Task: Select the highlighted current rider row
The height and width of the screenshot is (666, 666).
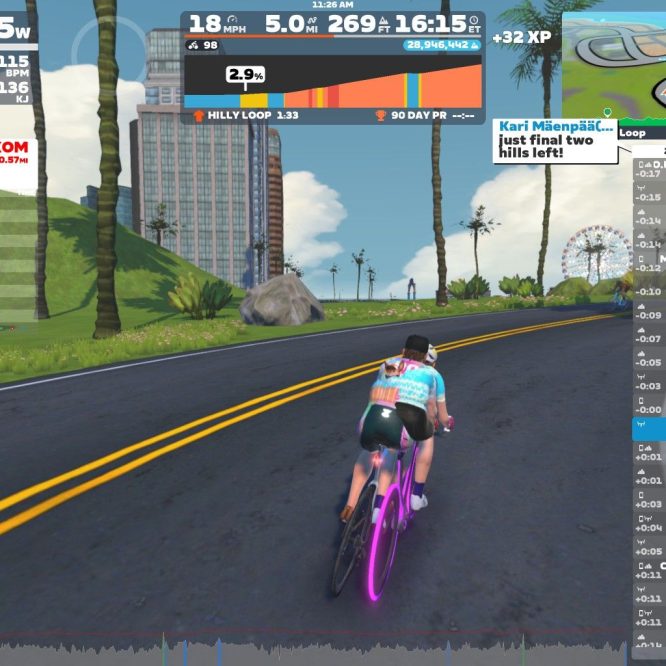Action: tap(649, 428)
